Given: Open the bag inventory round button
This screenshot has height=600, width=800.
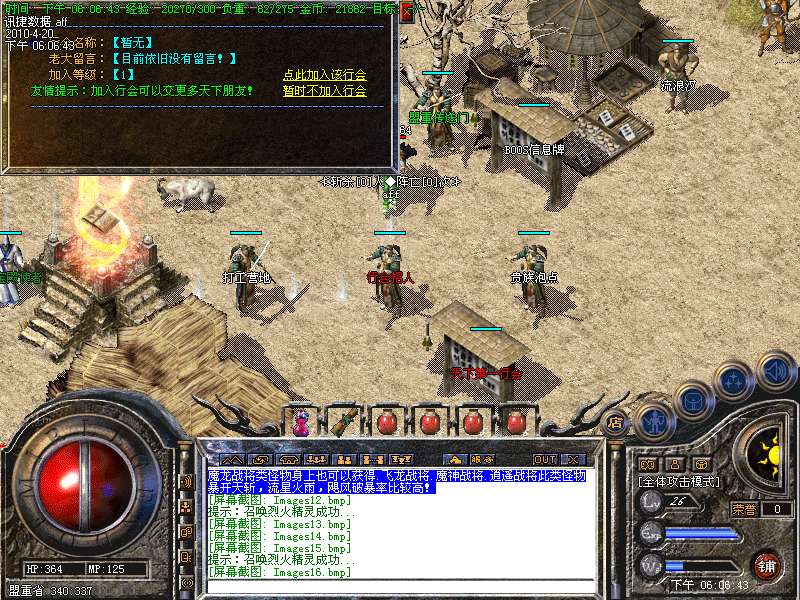Looking at the screenshot, I should click(x=694, y=400).
